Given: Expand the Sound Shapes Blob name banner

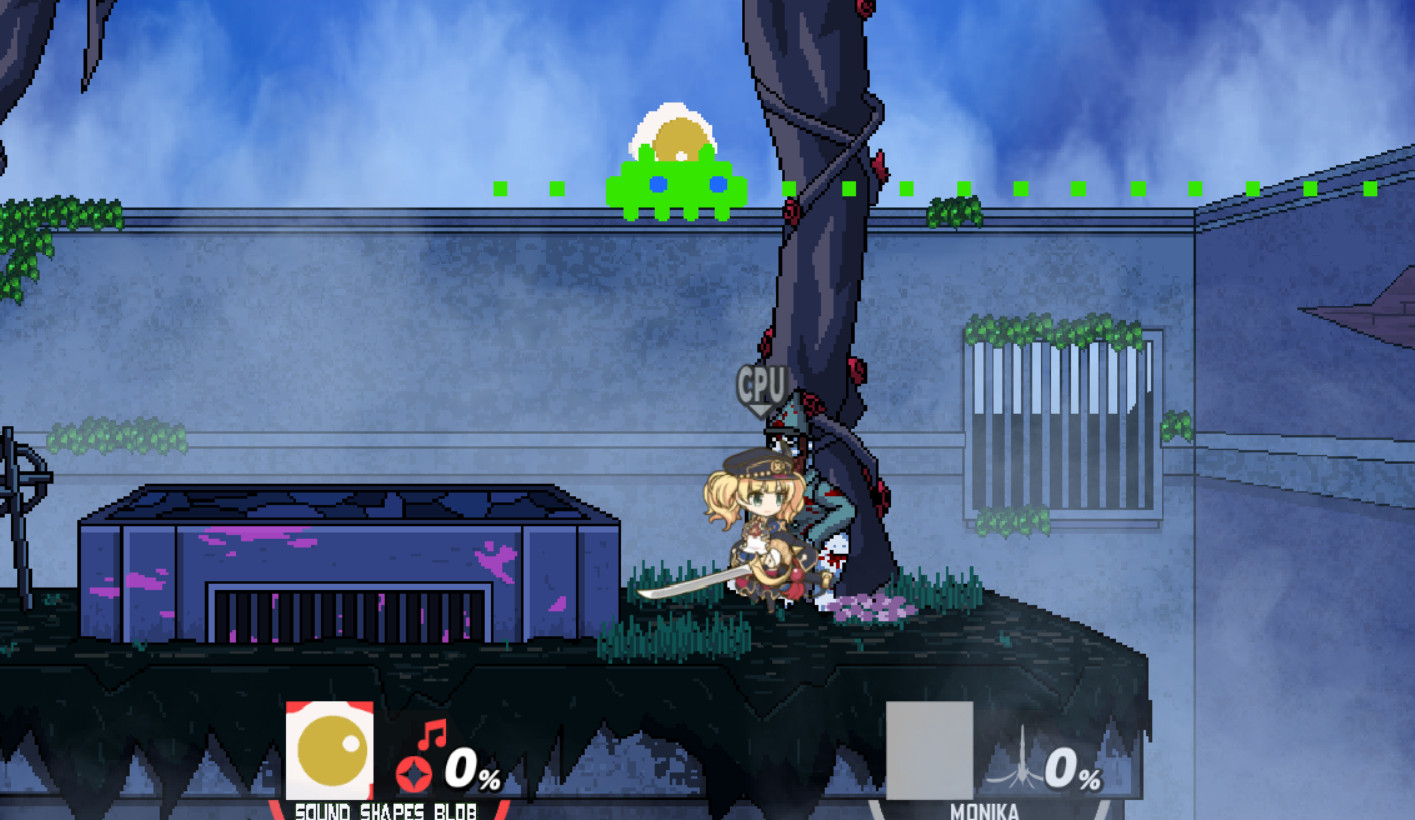Looking at the screenshot, I should click(385, 812).
